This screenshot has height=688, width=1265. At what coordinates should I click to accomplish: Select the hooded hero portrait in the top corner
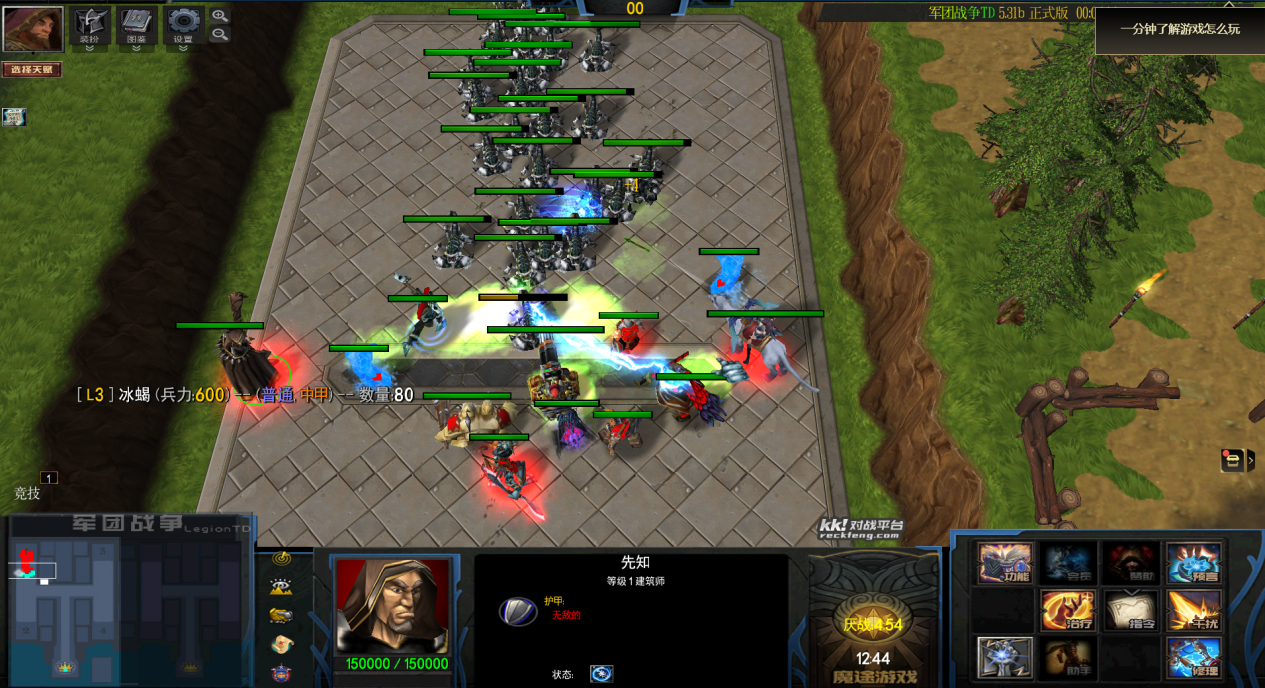33,29
